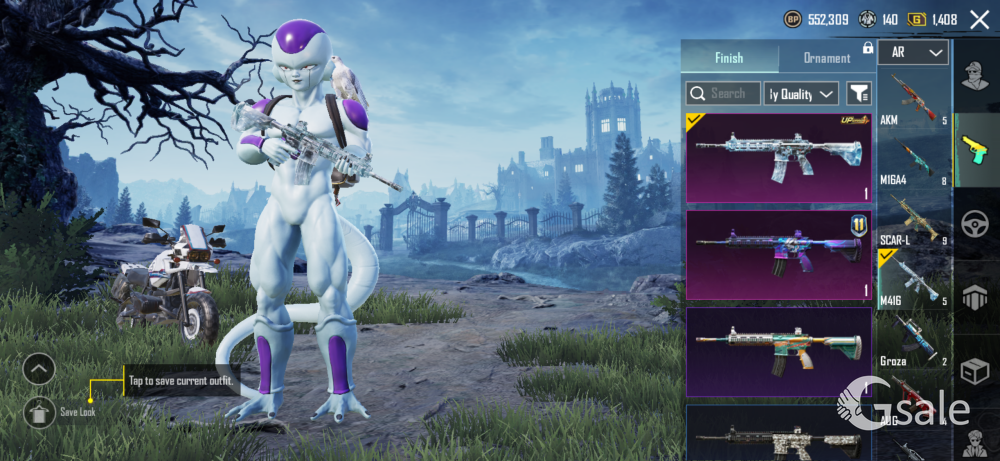Select the SCAR-L weapon entry
This screenshot has height=461, width=1000.
pyautogui.click(x=913, y=220)
